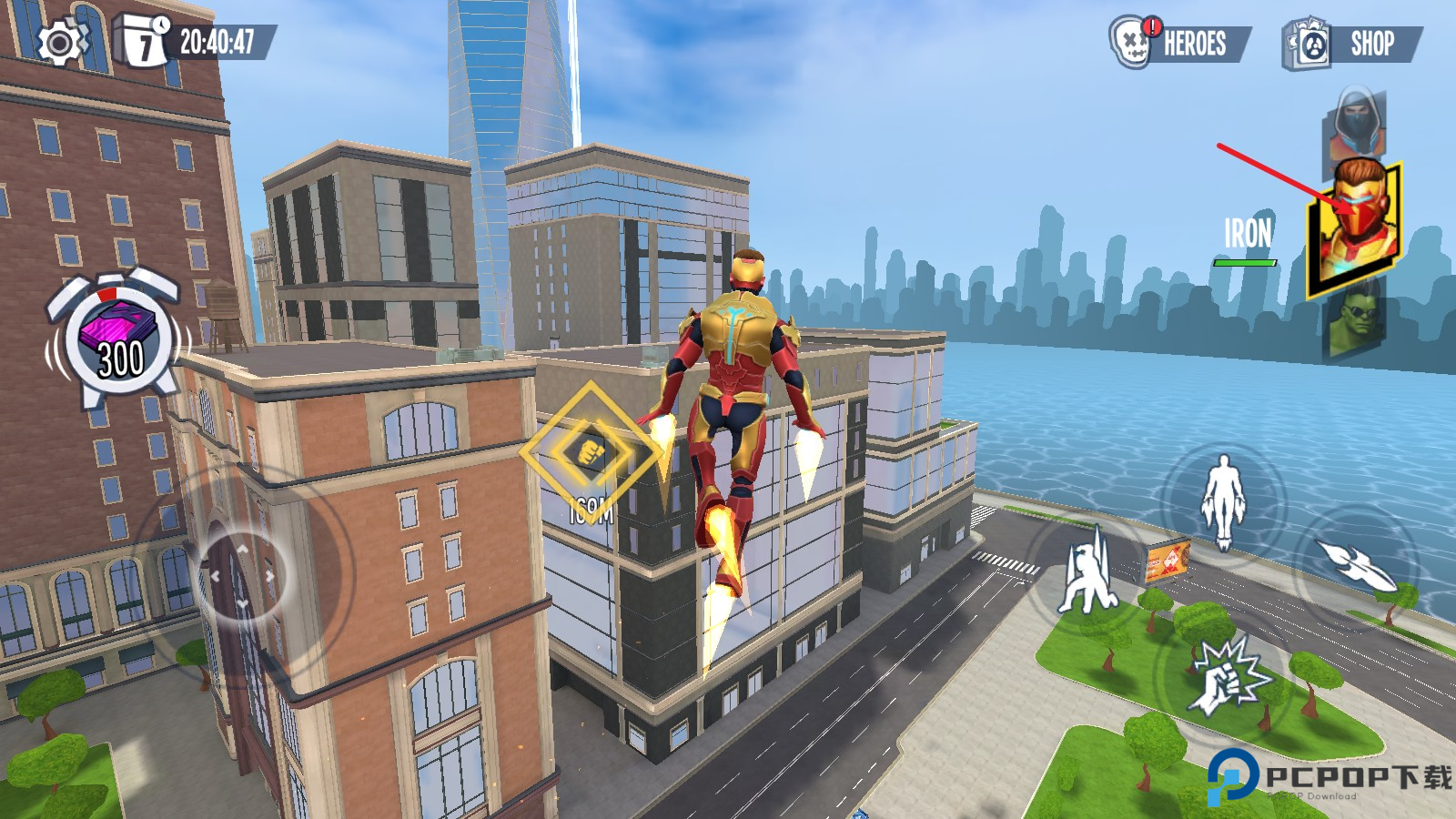This screenshot has width=1456, height=819.
Task: Open the settings gear menu
Action: [60, 42]
